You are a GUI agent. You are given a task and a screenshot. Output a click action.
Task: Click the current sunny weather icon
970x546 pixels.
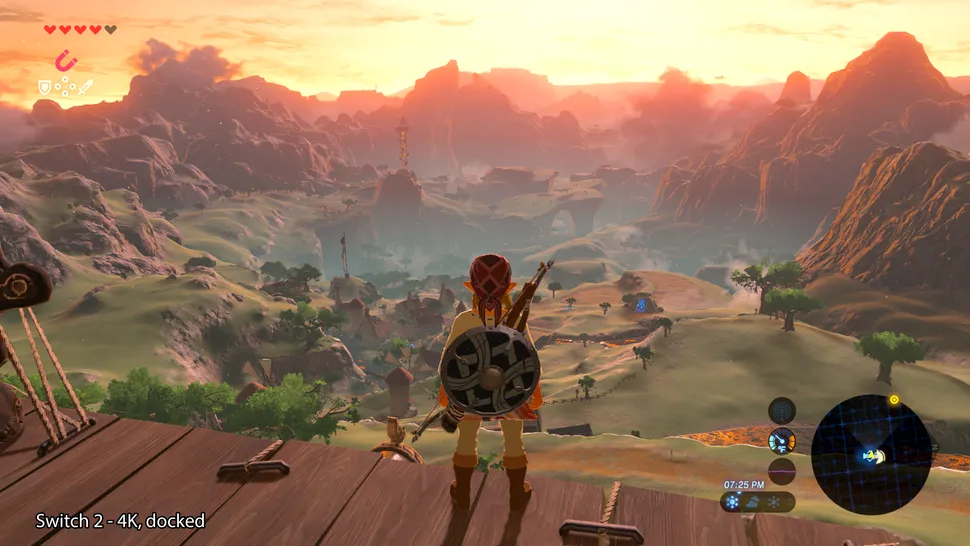pos(733,501)
